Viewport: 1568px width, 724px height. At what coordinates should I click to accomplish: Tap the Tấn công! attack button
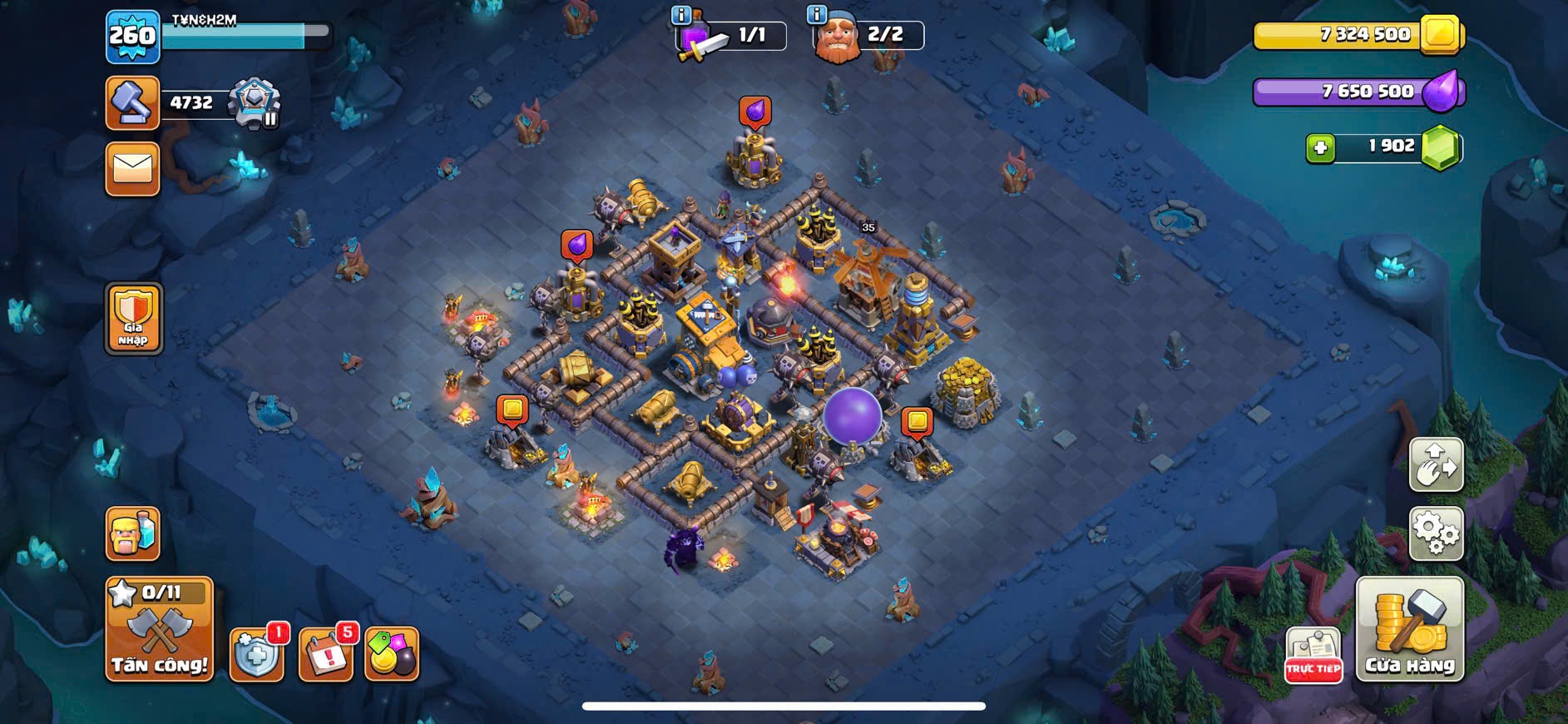pos(159,629)
